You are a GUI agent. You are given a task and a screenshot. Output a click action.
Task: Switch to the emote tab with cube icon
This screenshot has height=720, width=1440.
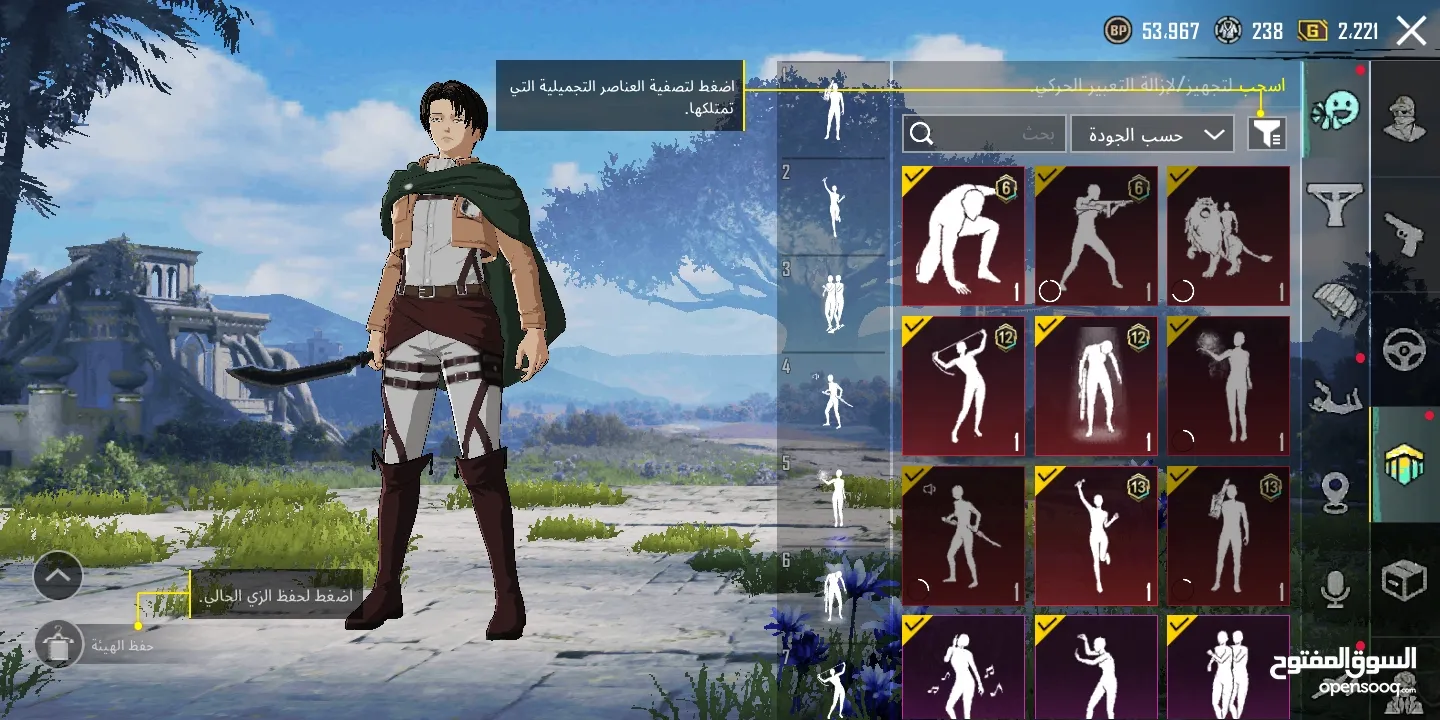[1405, 462]
